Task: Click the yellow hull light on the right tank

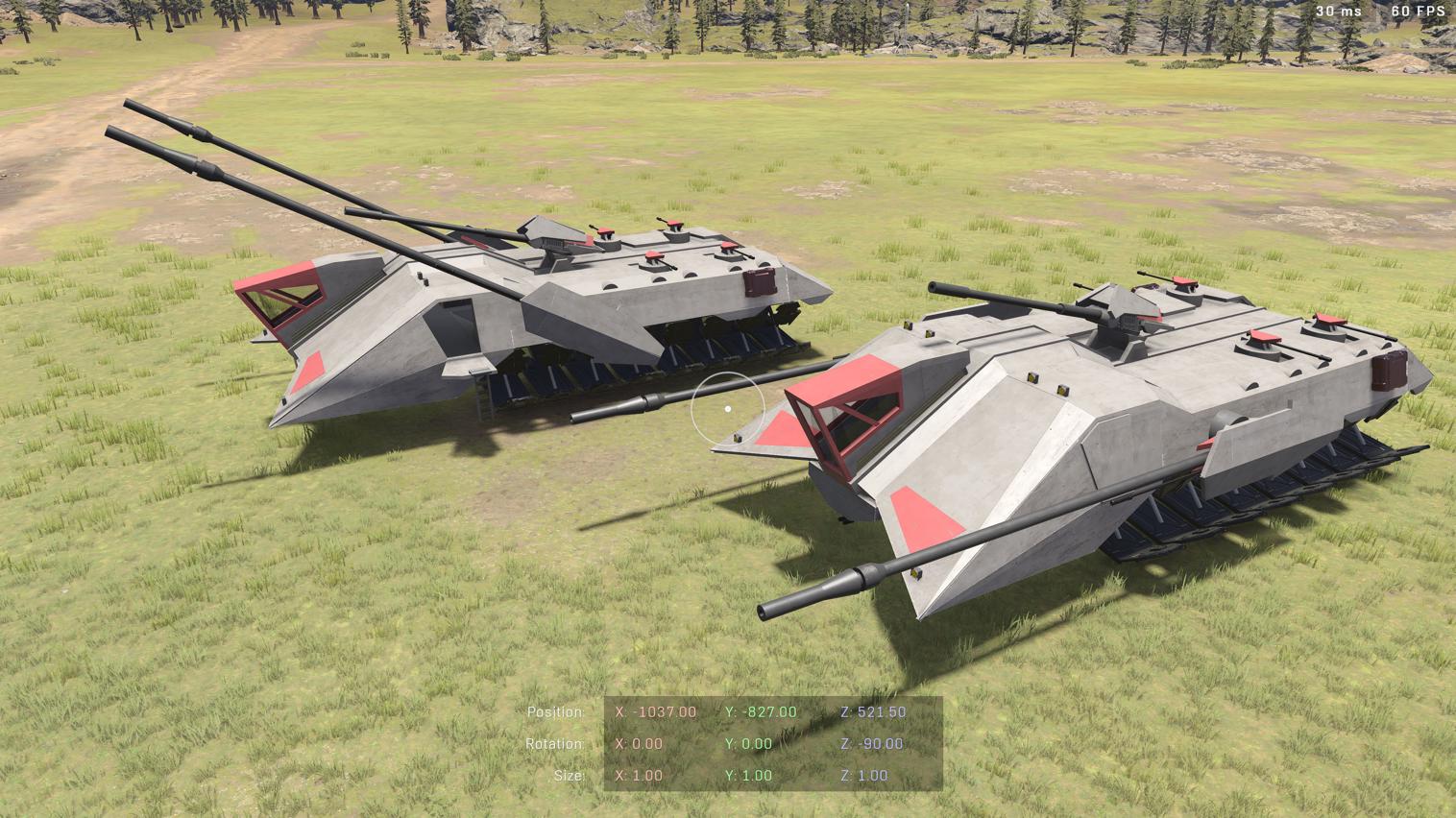Action: tap(1031, 376)
